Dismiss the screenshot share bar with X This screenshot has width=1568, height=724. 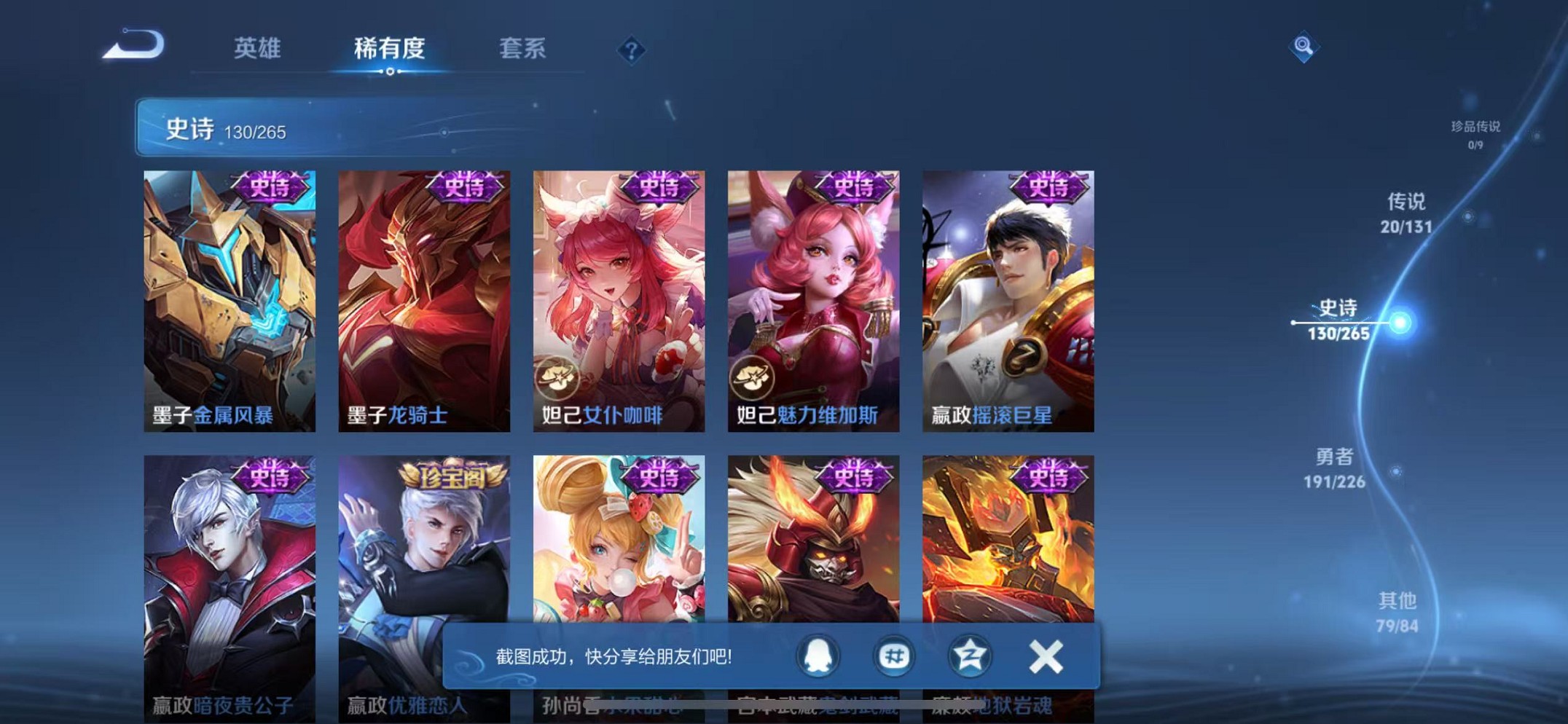tap(1046, 656)
